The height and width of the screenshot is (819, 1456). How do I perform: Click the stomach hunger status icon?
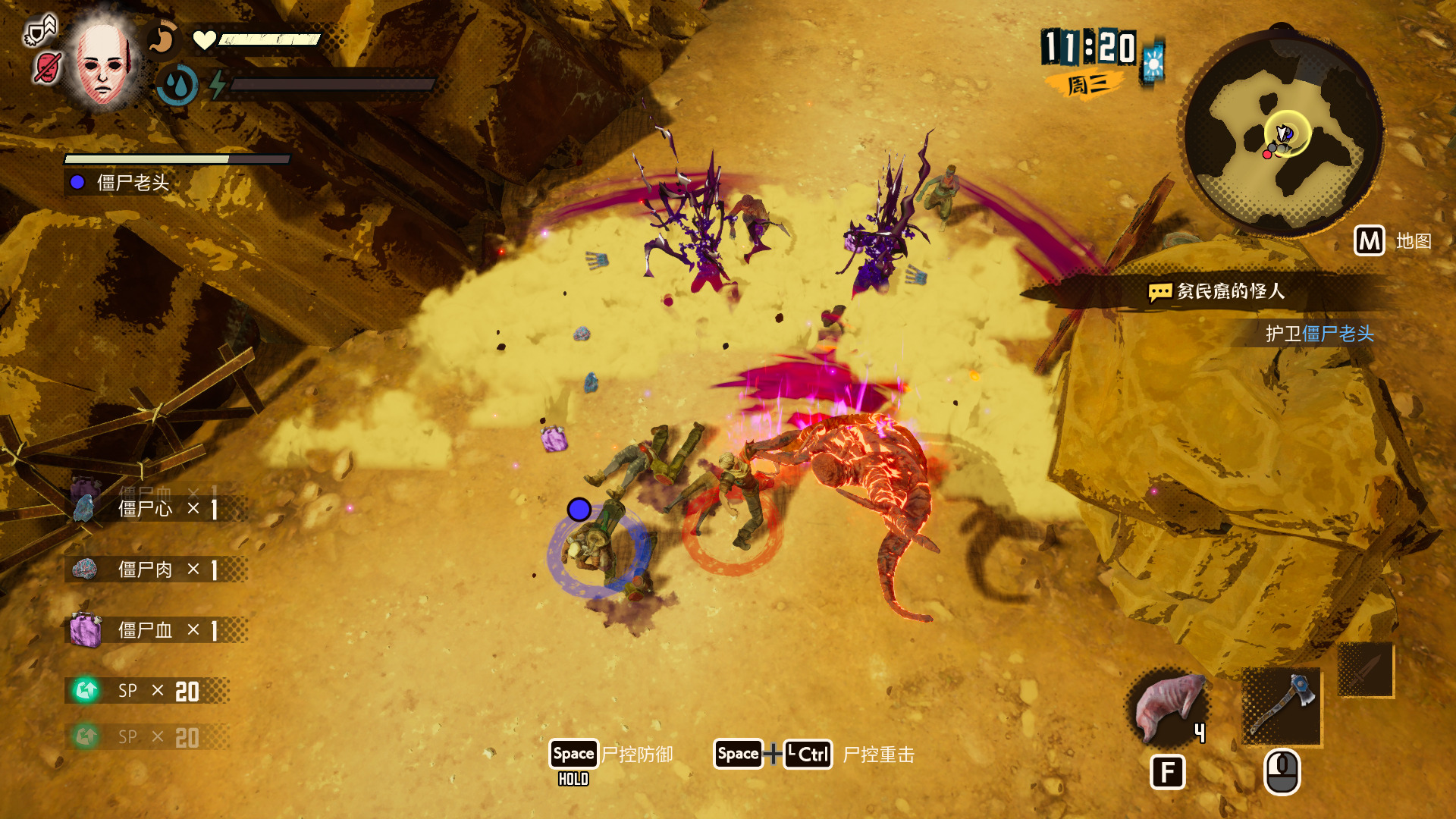pyautogui.click(x=162, y=39)
